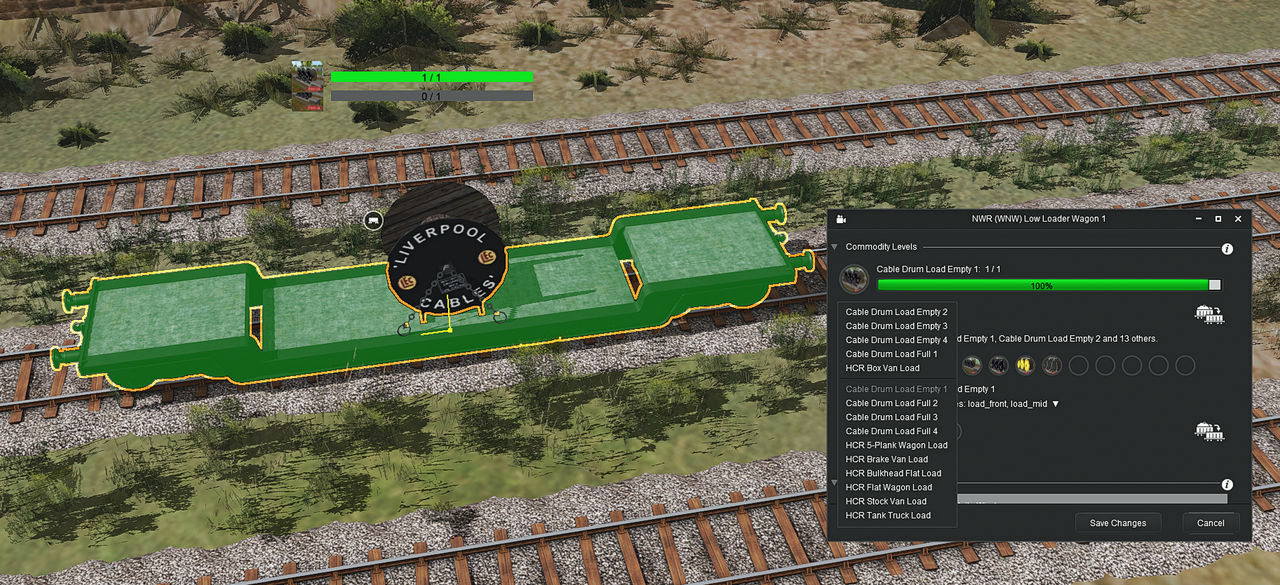Select Cable Drum Load Full 2

(891, 403)
